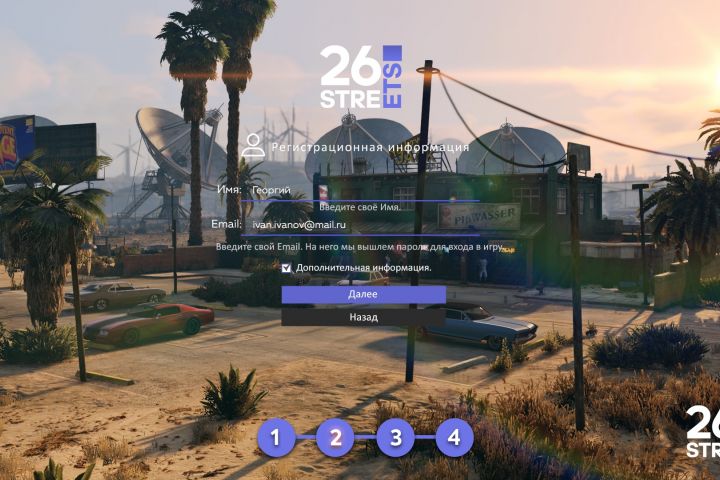
Task: Open step 4 circle indicator
Action: tap(454, 437)
